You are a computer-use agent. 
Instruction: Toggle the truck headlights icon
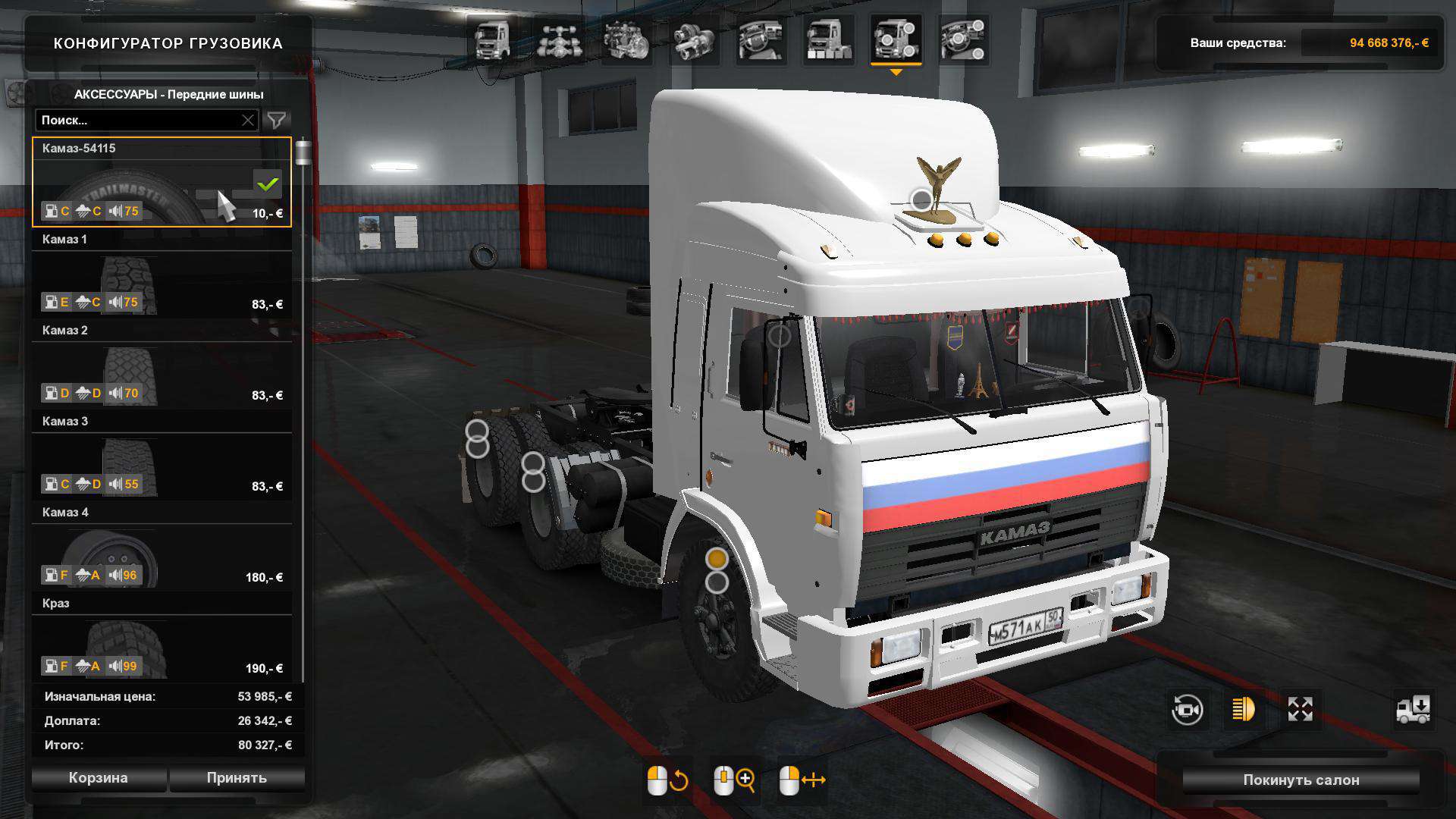(1243, 710)
